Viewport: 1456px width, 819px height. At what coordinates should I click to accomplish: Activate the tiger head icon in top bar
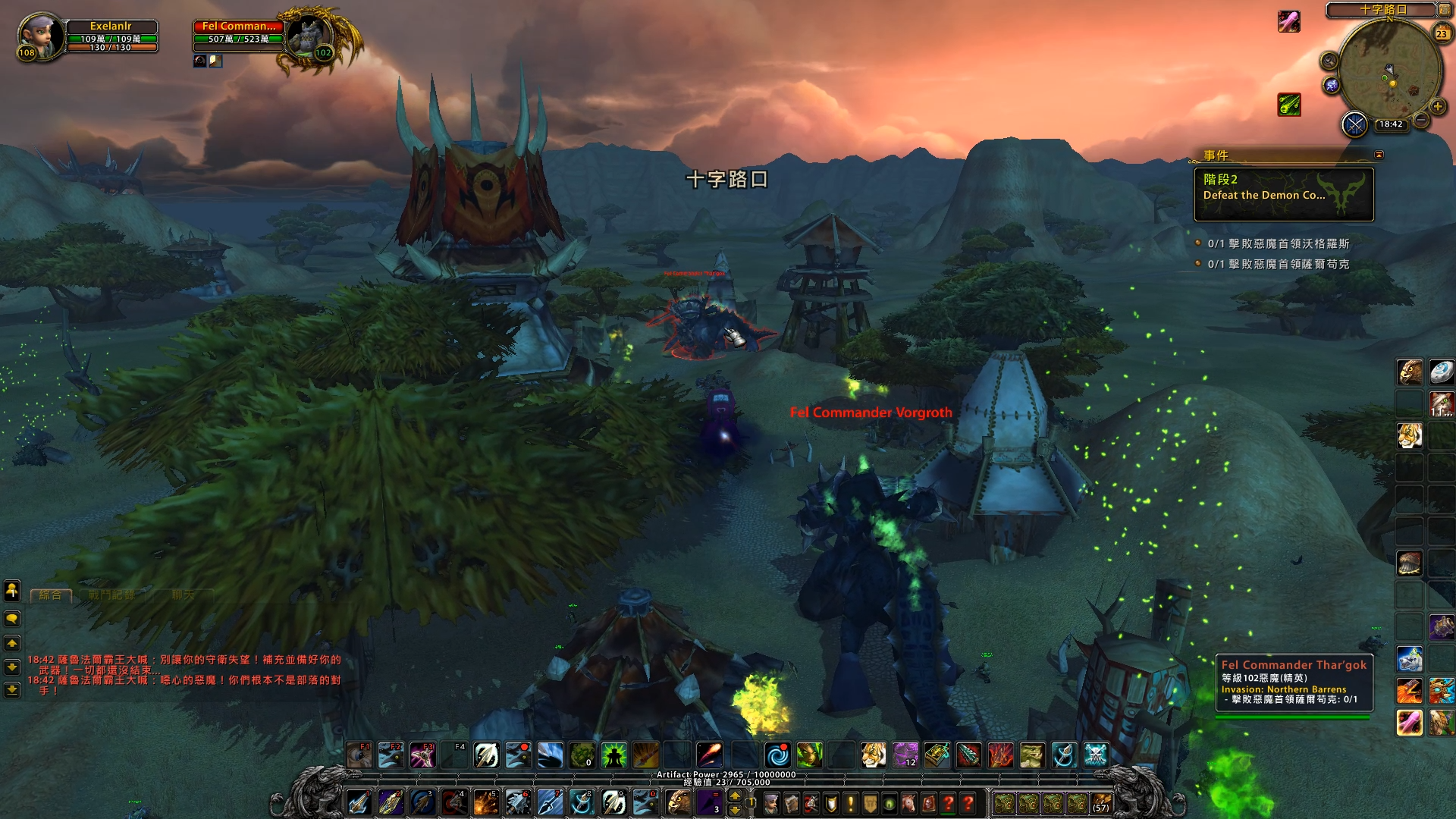click(873, 755)
